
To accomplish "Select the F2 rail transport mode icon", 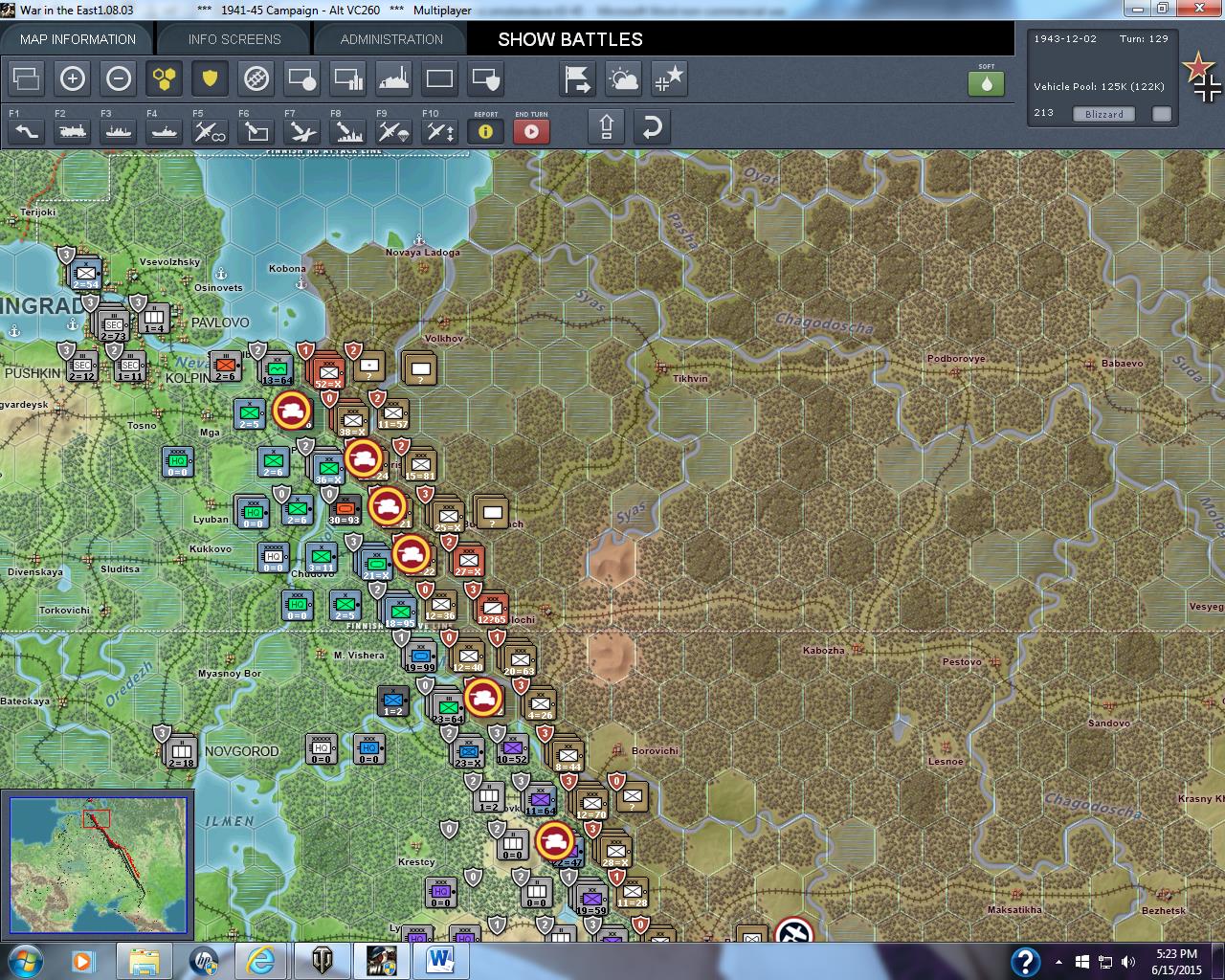I will tap(71, 131).
